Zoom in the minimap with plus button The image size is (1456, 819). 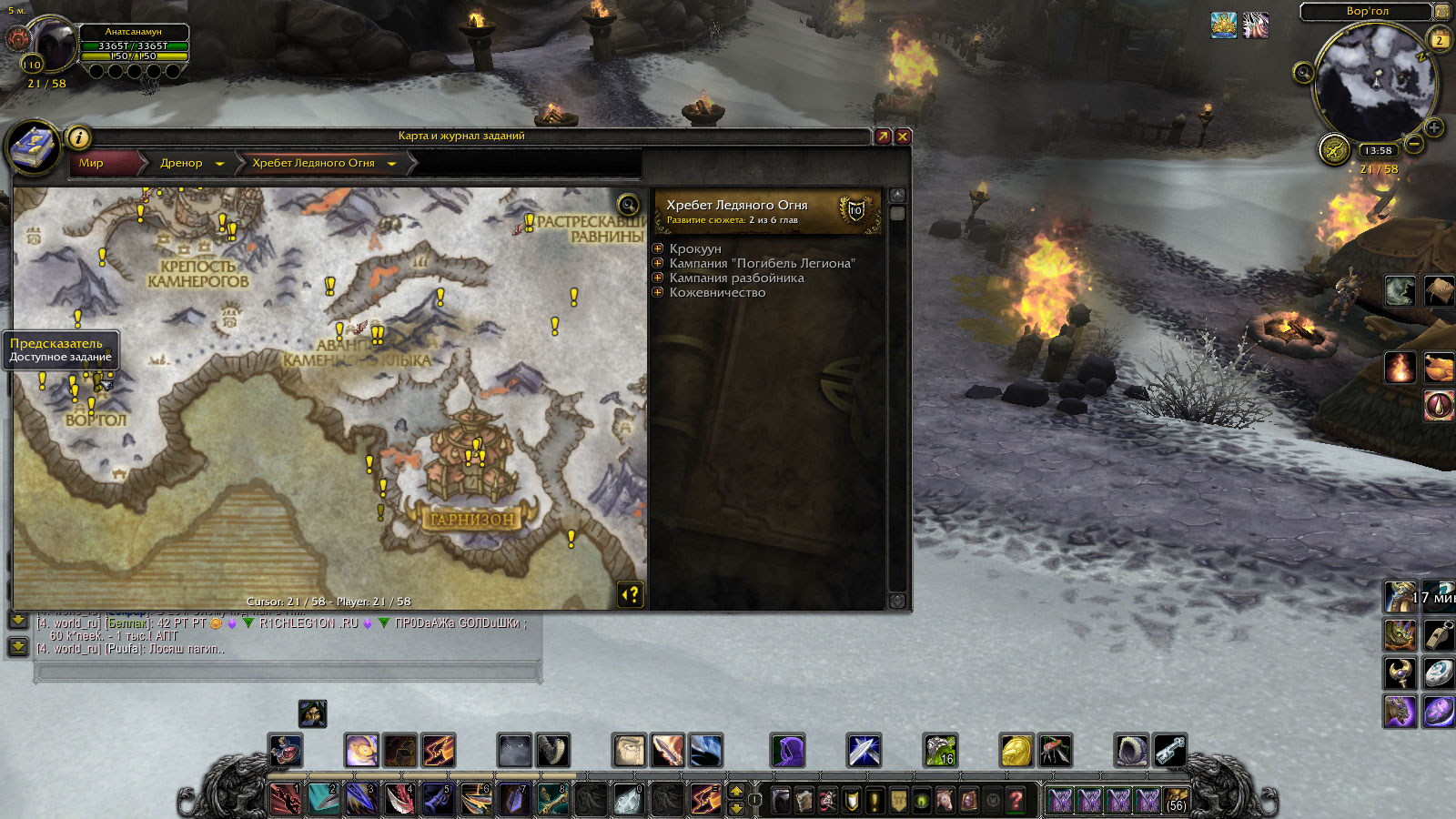(x=1433, y=127)
